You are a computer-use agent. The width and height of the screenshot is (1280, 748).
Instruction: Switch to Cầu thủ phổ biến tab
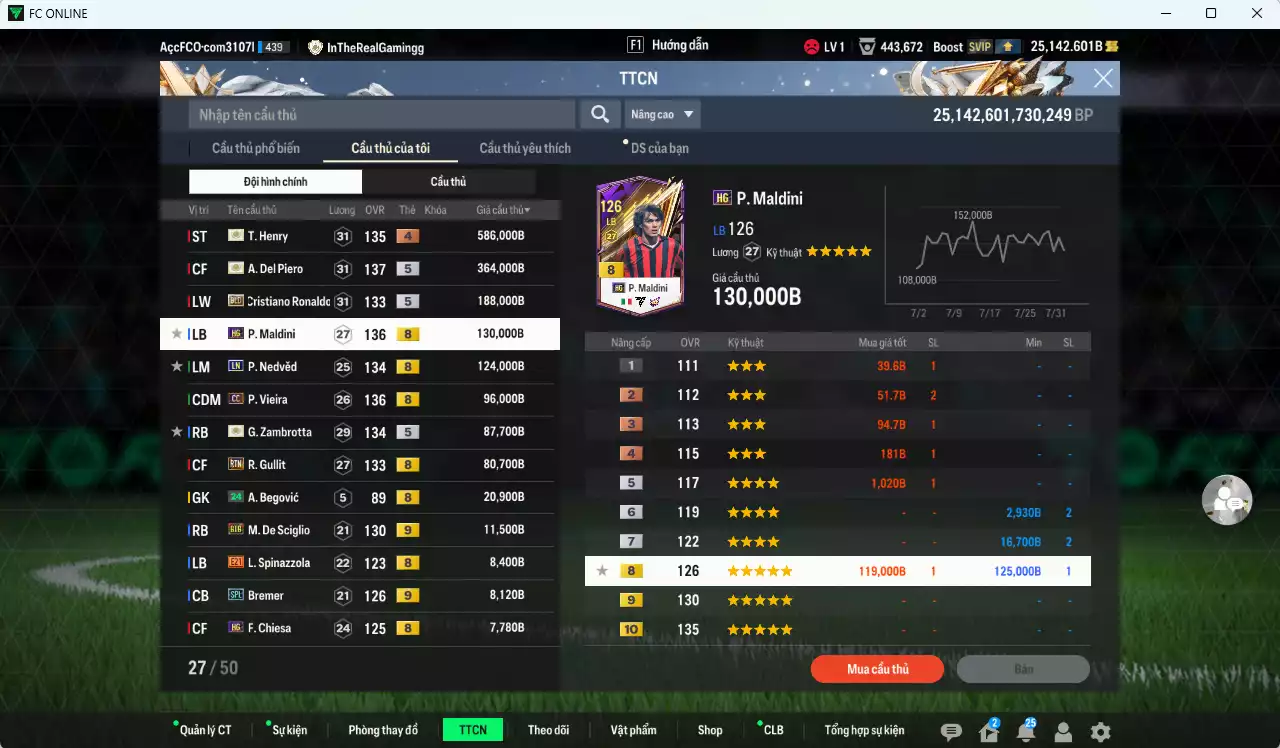coord(255,148)
